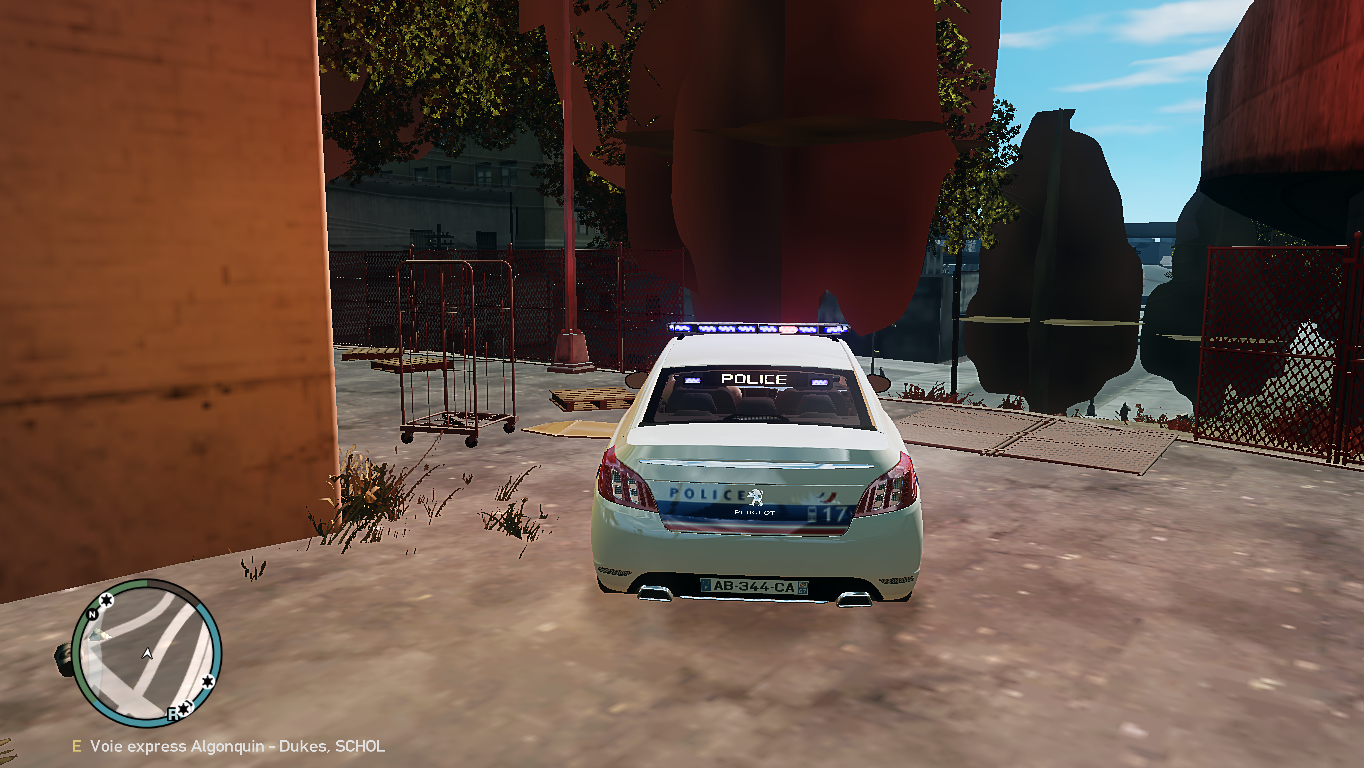Click the star blip beside the N marker
Viewport: 1364px width, 768px height.
pyautogui.click(x=106, y=602)
